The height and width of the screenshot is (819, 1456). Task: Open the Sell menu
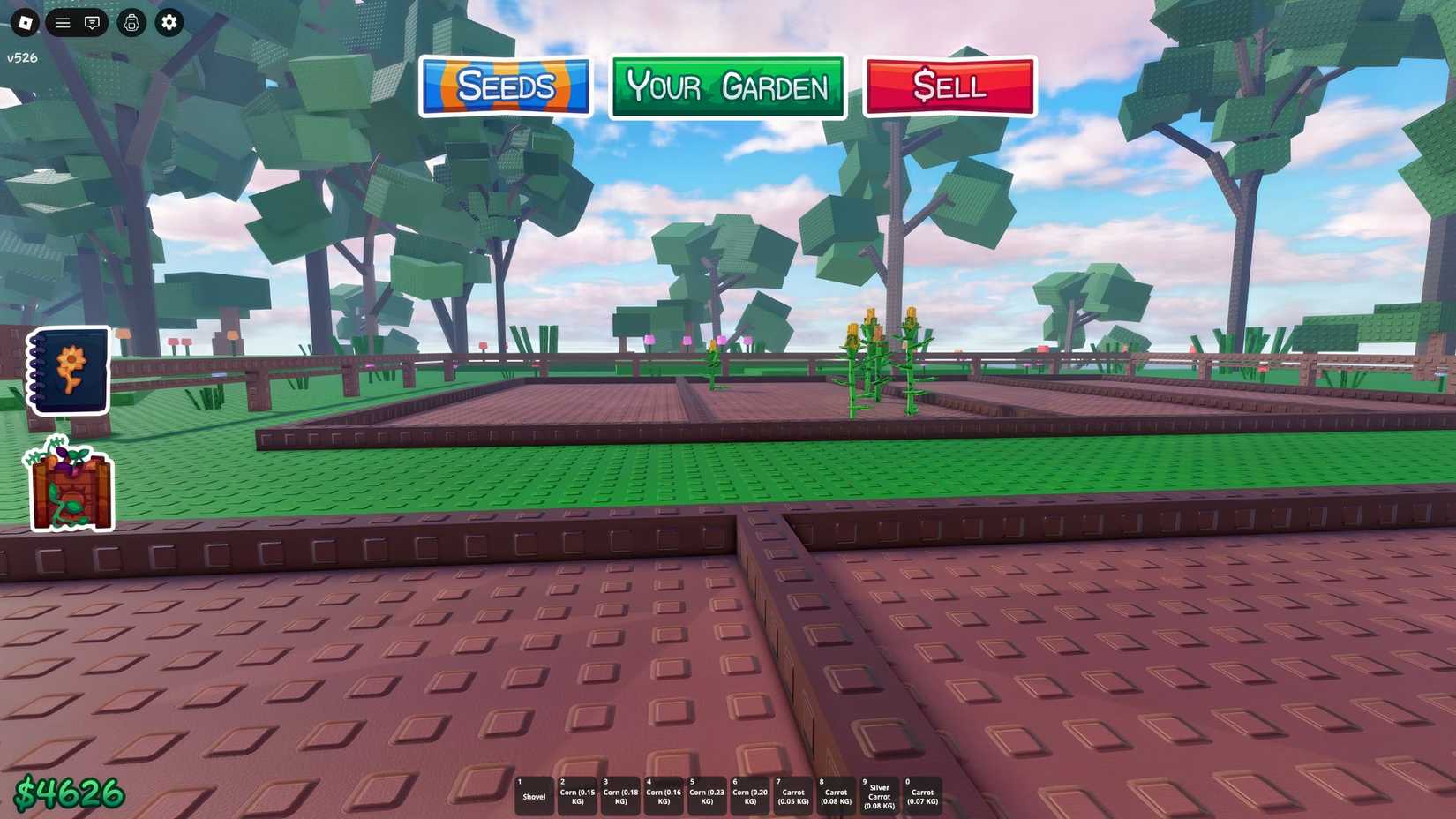pos(949,85)
